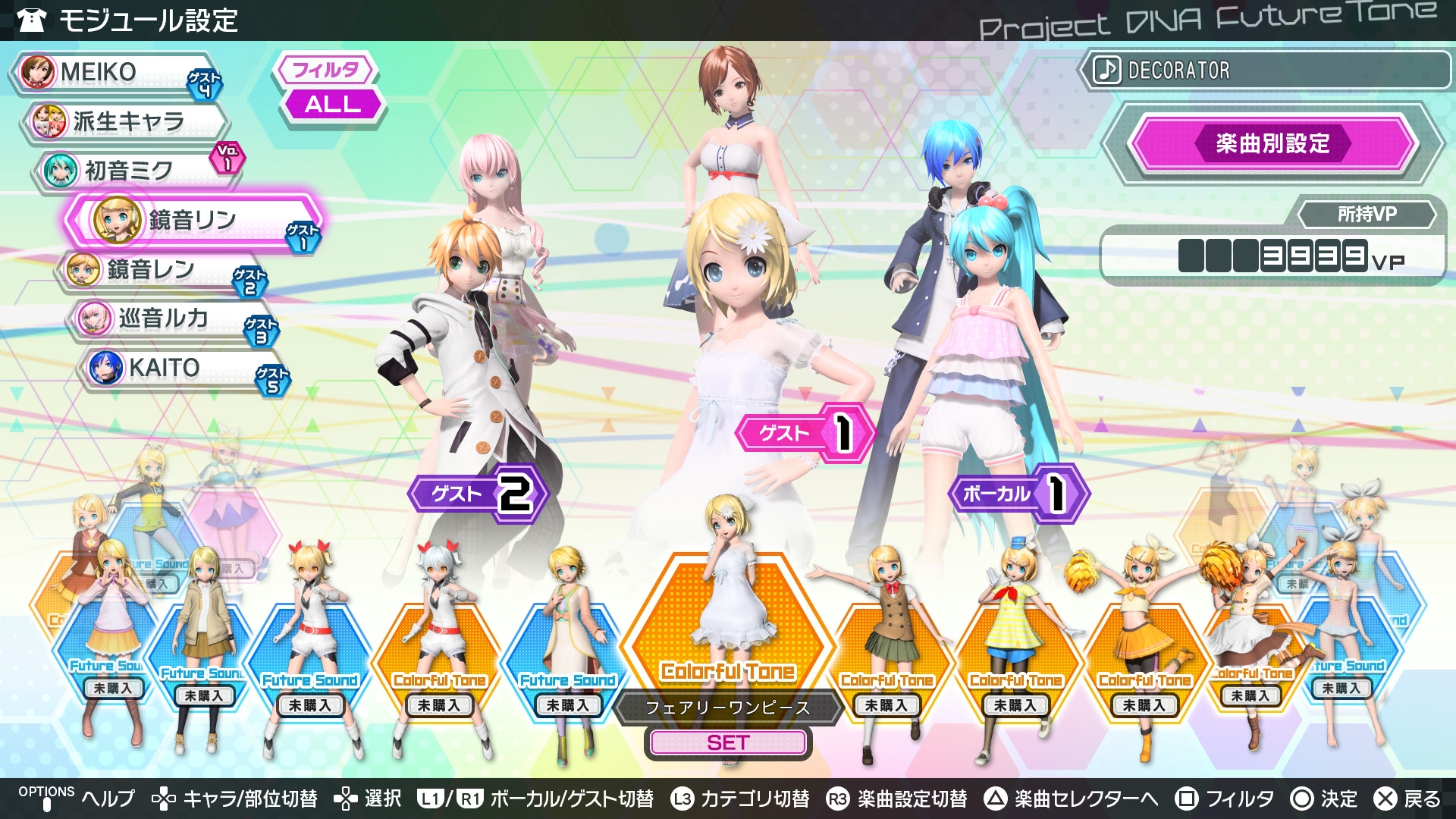Choose the white-haired Rin module tile
The image size is (1456, 819).
440,652
